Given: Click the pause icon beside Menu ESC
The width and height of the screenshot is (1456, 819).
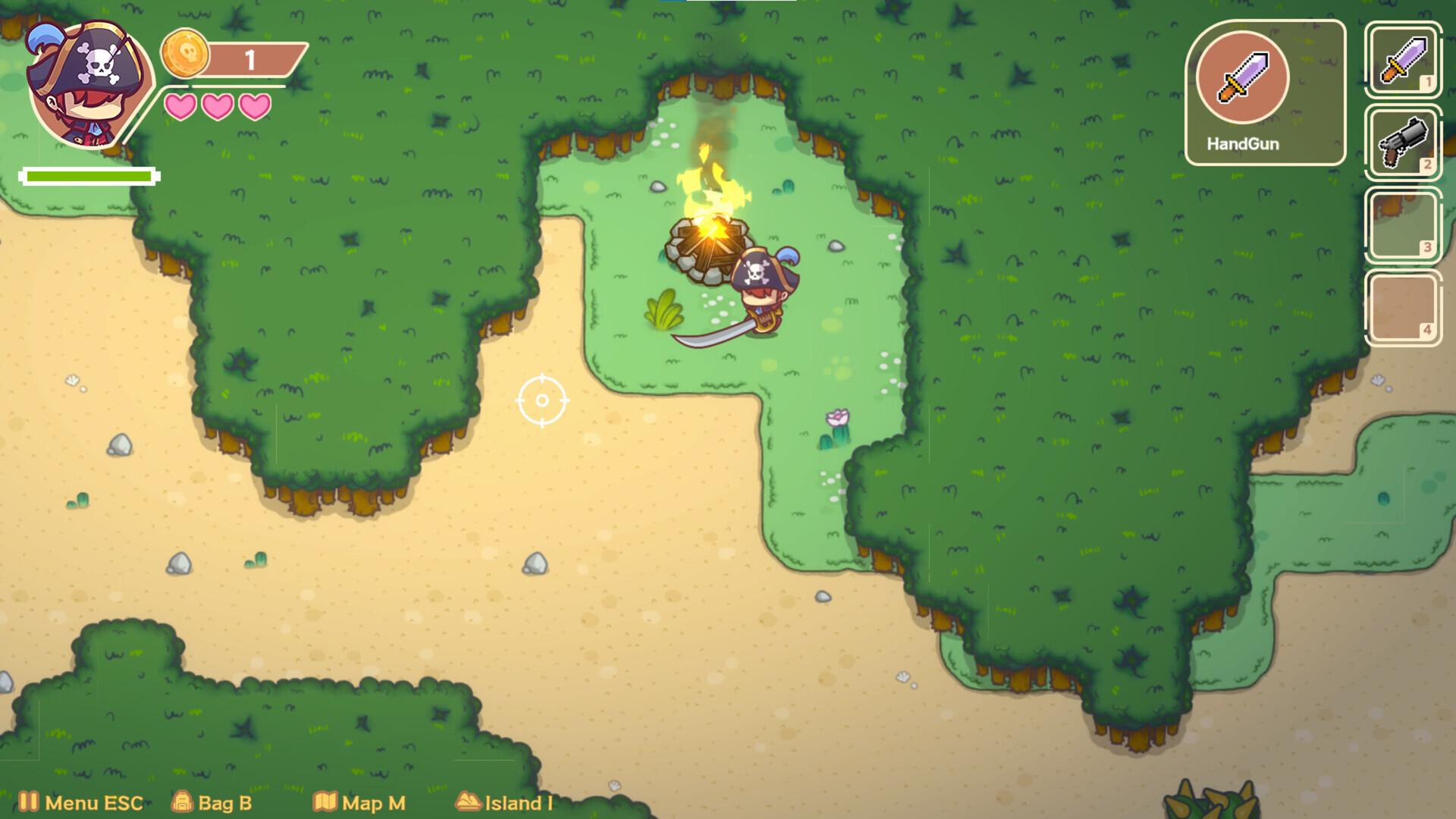Looking at the screenshot, I should point(29,802).
